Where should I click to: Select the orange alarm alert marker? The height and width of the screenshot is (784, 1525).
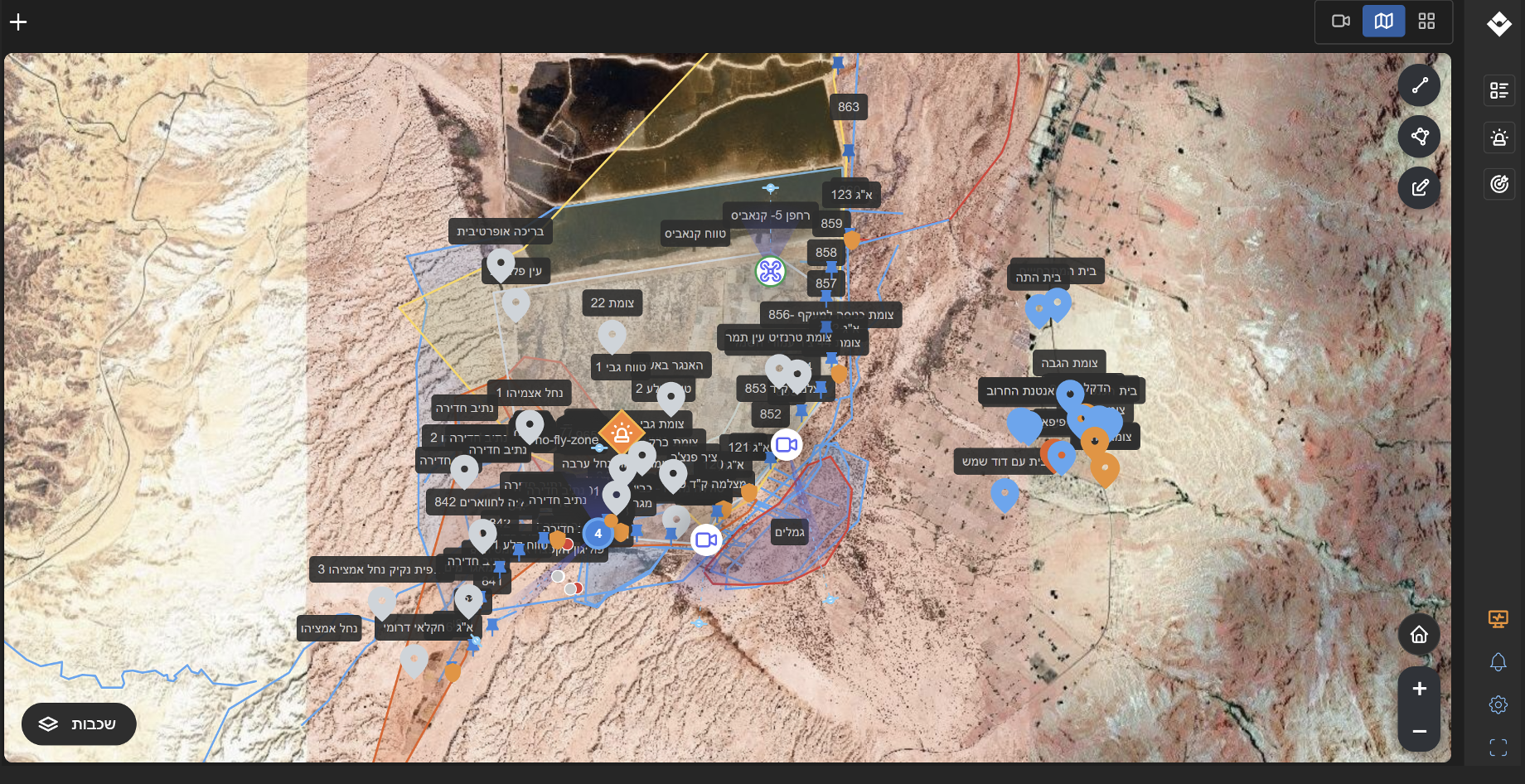point(622,433)
